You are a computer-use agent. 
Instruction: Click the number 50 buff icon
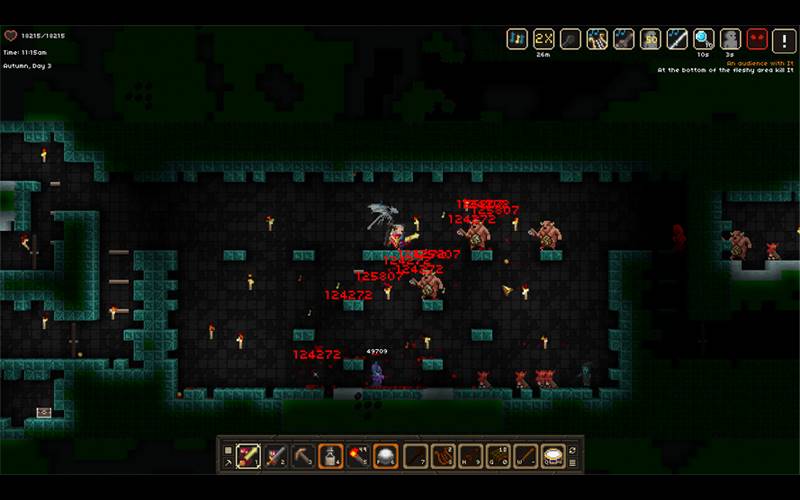[651, 38]
